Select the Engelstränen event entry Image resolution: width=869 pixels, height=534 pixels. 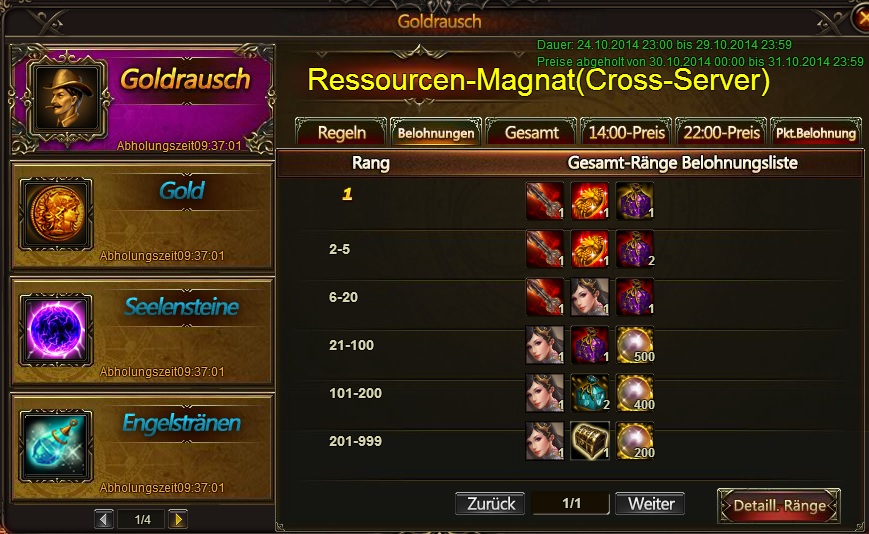coord(141,445)
